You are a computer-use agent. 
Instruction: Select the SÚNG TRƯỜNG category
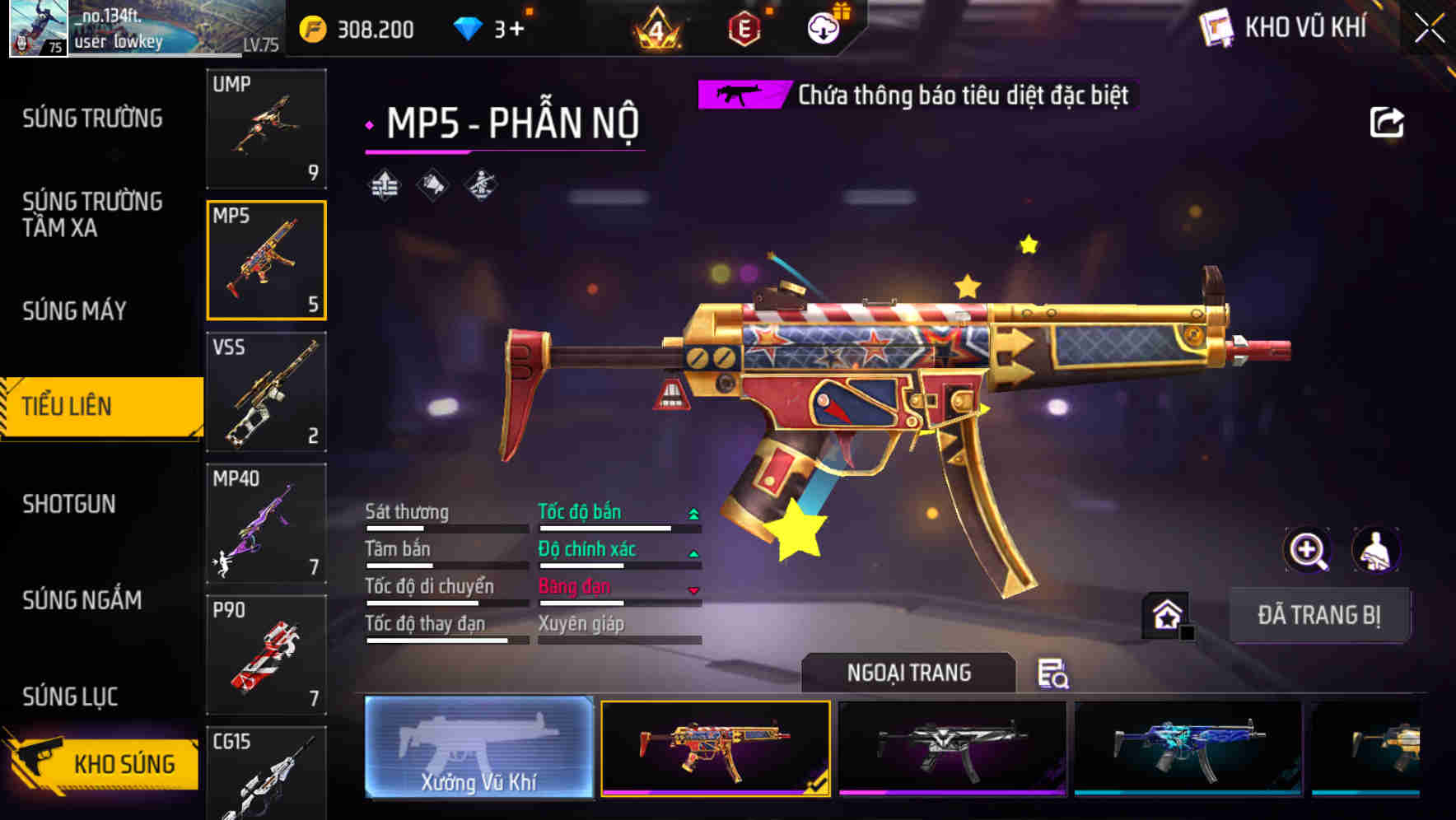[92, 119]
